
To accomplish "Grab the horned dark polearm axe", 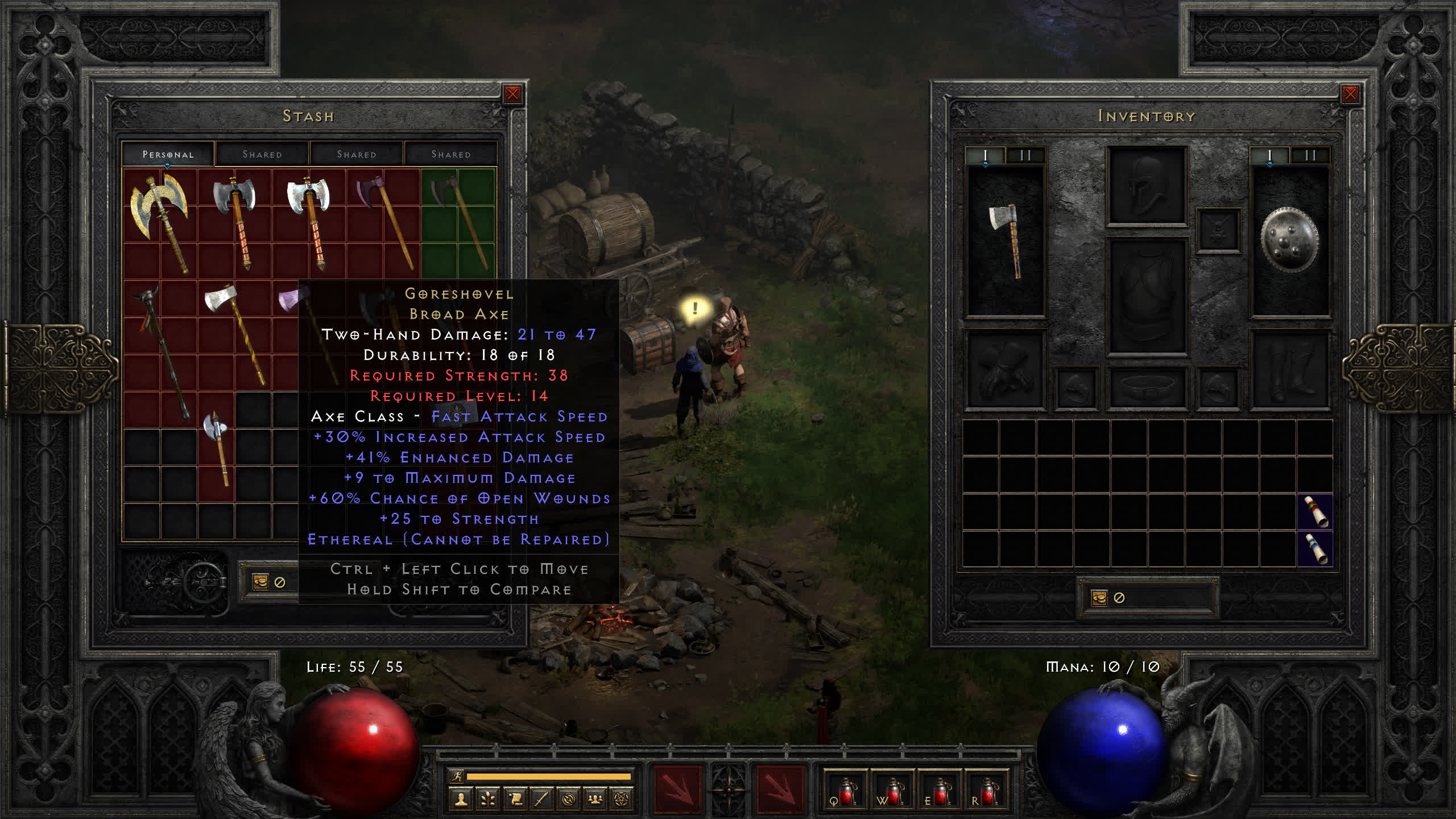I will (x=162, y=351).
